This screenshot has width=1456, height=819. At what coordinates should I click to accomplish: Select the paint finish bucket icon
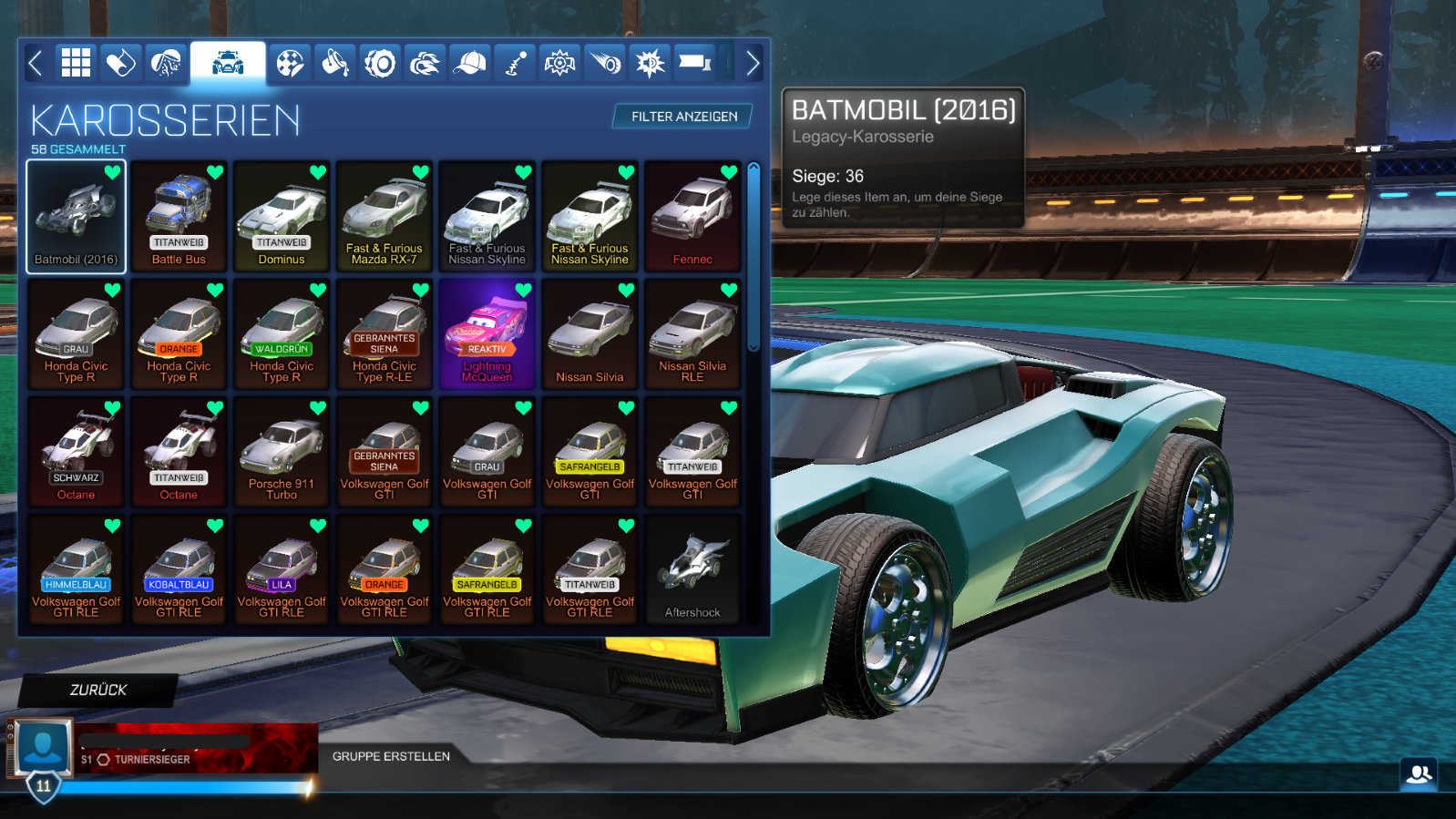(335, 62)
